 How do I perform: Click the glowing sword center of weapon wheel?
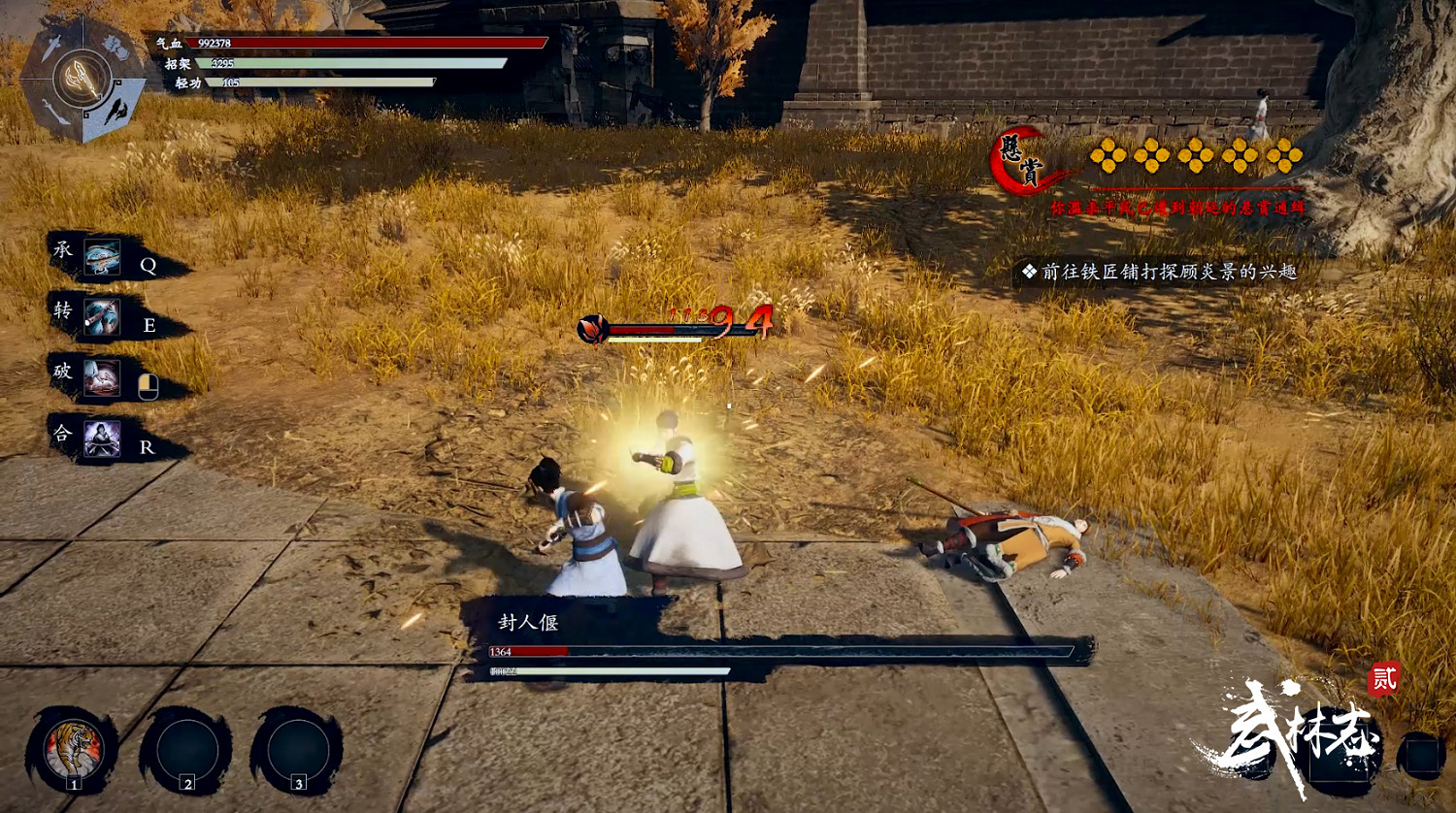click(83, 78)
